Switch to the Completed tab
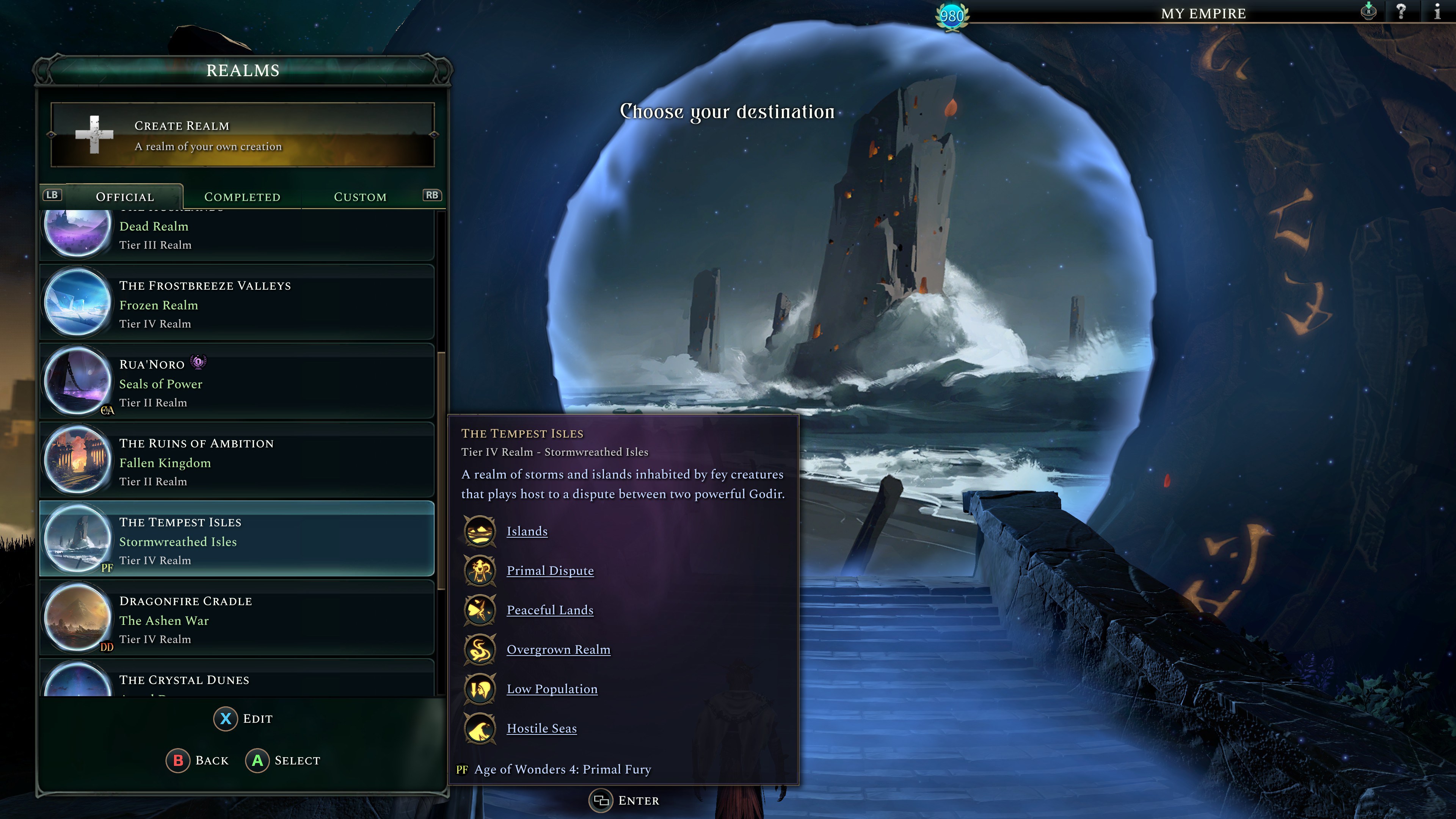The height and width of the screenshot is (819, 1456). click(242, 197)
